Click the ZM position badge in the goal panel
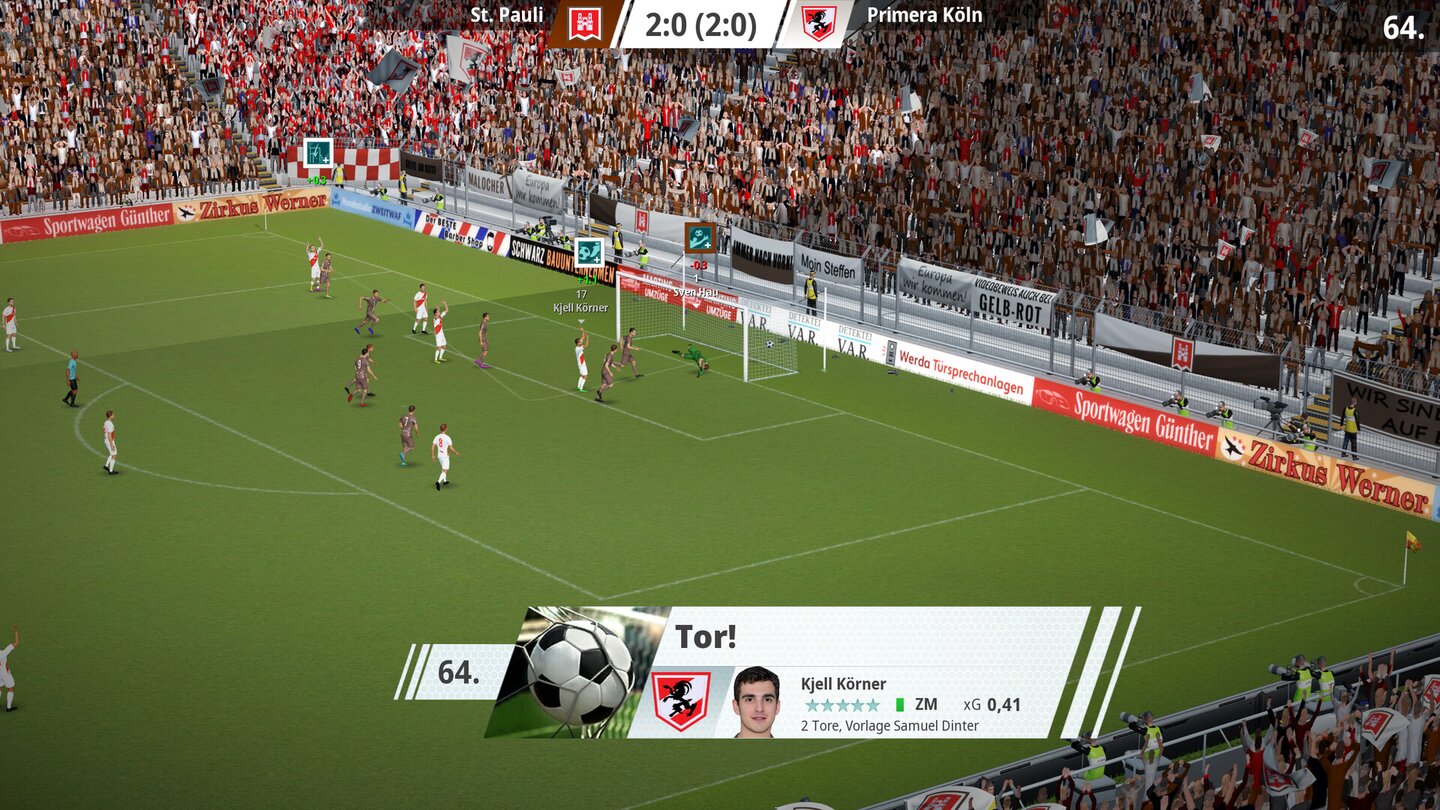 (x=925, y=704)
